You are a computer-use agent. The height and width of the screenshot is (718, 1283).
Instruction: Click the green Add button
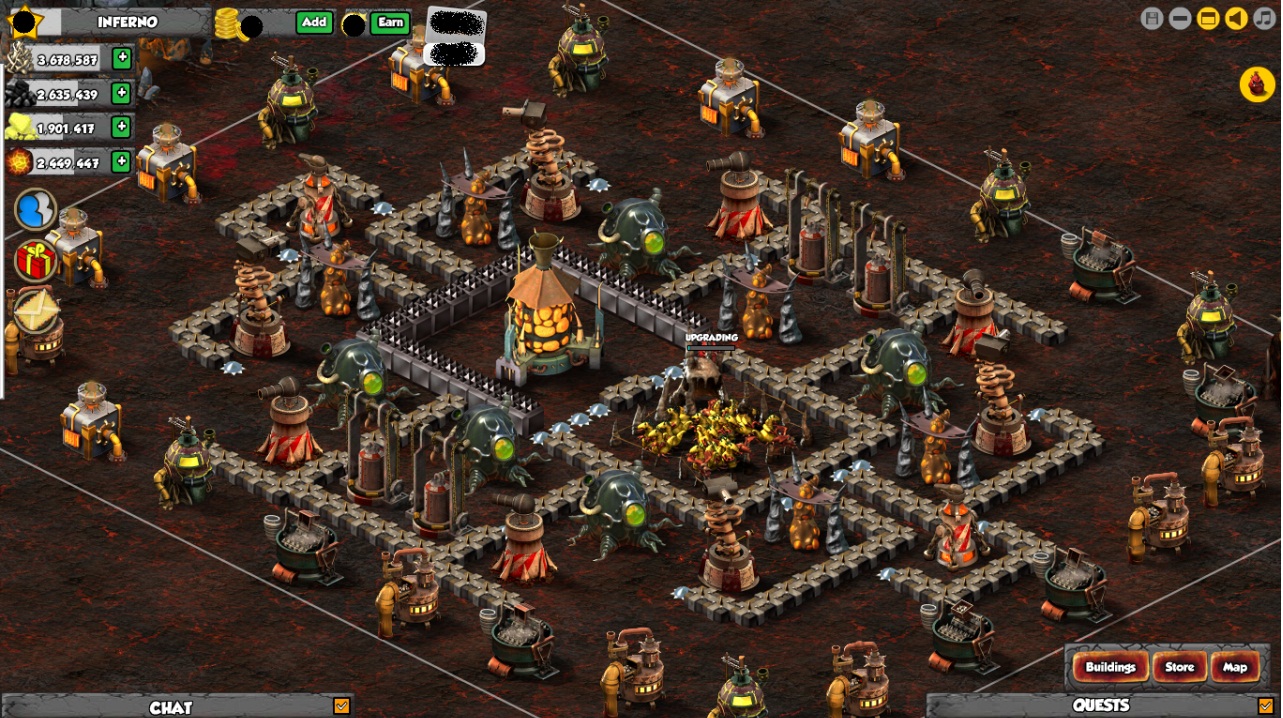click(x=314, y=22)
